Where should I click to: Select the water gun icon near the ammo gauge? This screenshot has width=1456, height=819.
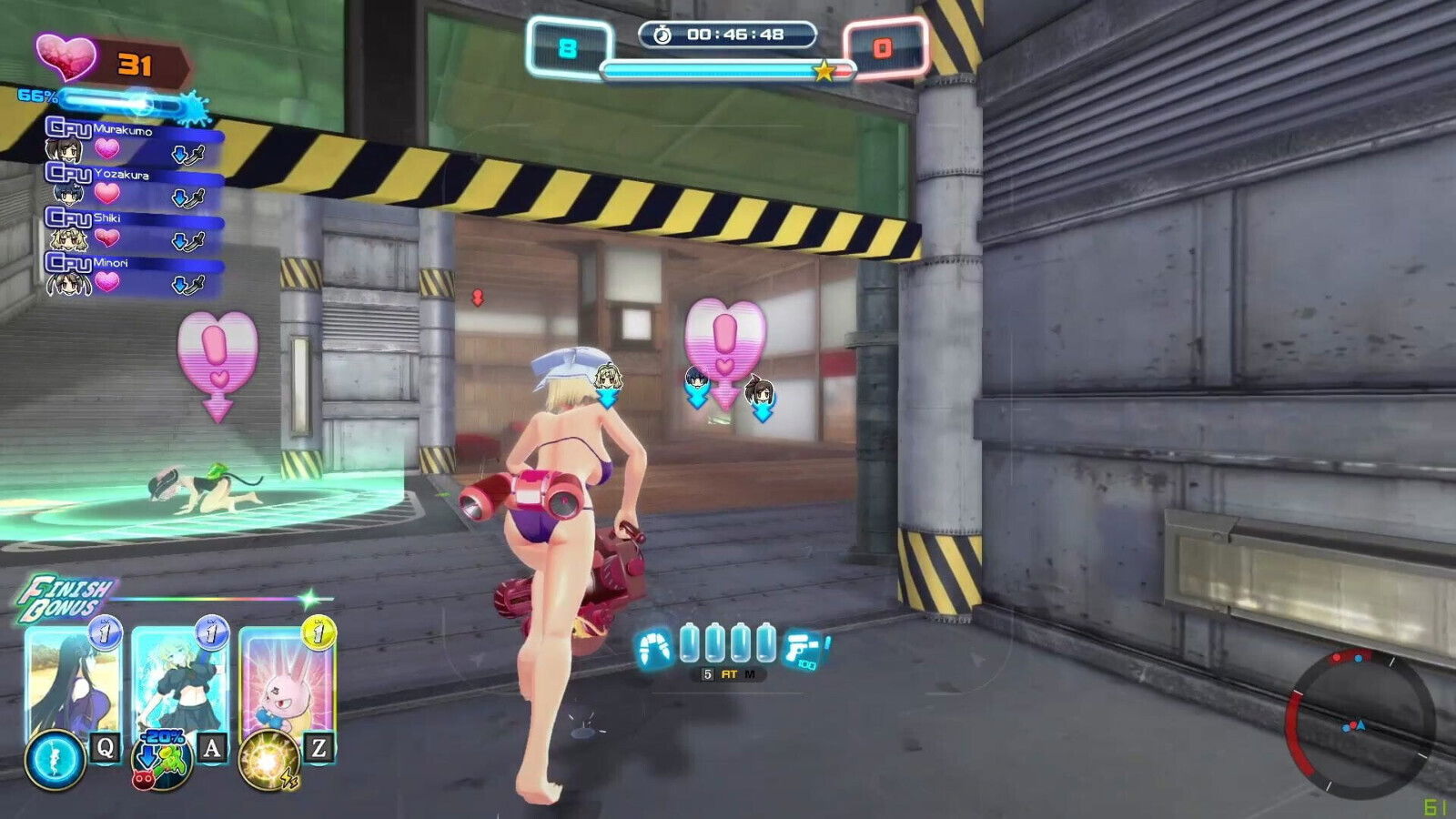click(798, 648)
